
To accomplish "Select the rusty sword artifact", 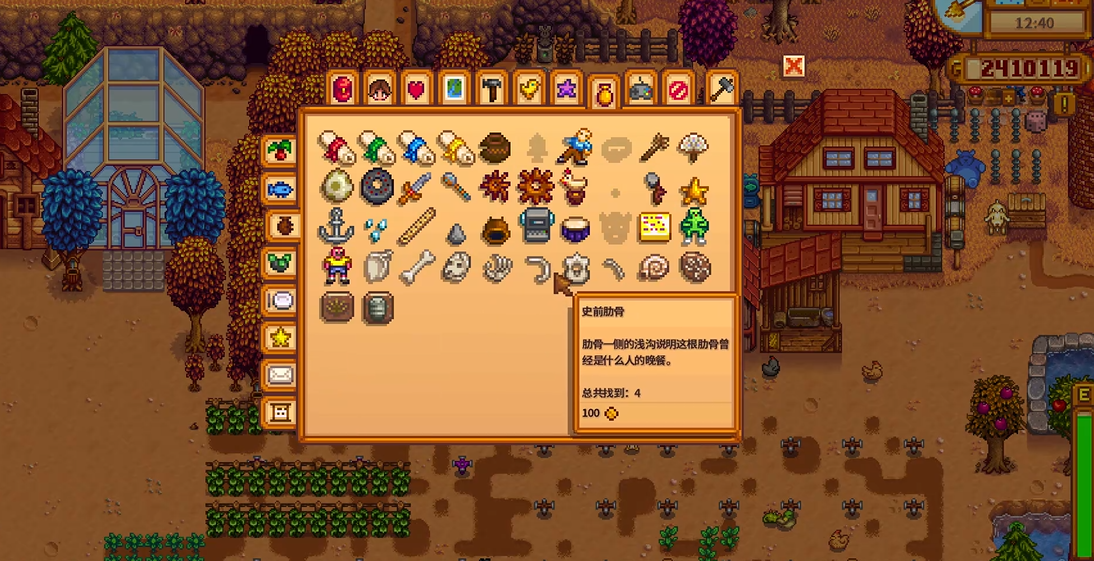I will coord(414,187).
